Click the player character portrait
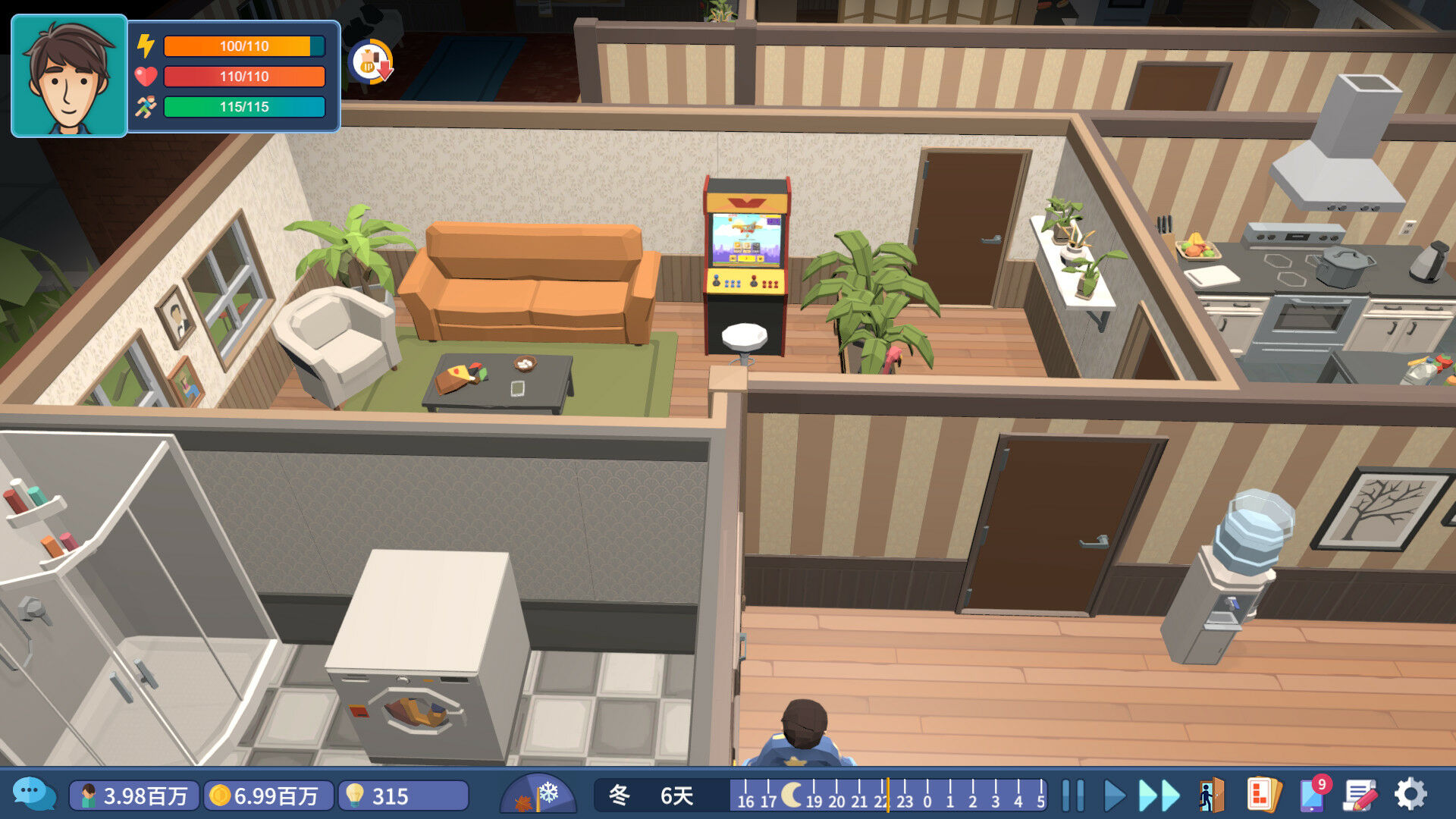The image size is (1456, 819). pyautogui.click(x=69, y=77)
